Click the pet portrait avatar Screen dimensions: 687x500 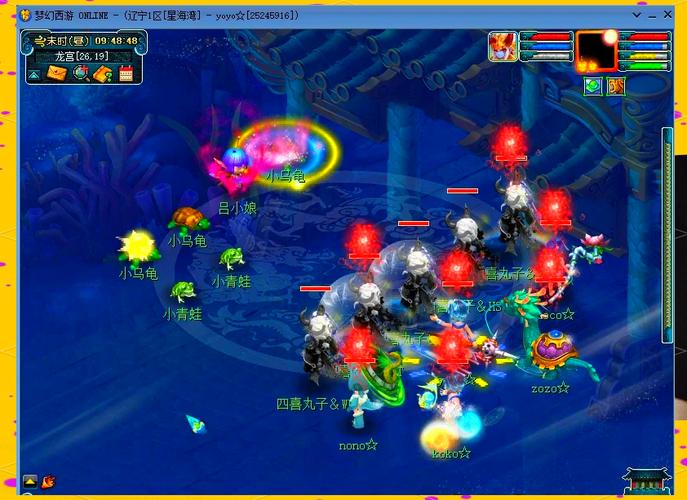(502, 46)
